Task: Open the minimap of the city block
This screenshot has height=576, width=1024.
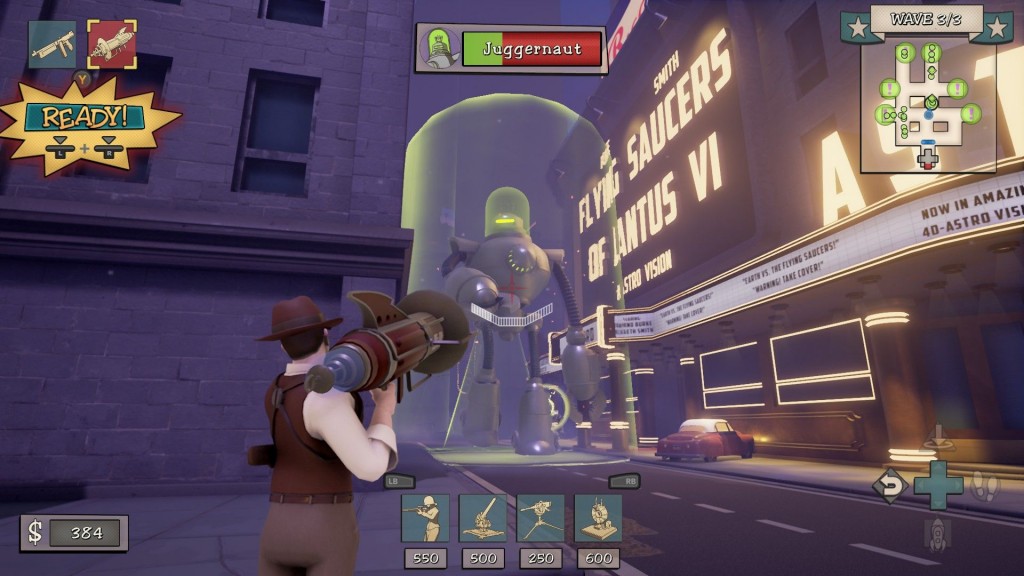Action: pyautogui.click(x=927, y=104)
